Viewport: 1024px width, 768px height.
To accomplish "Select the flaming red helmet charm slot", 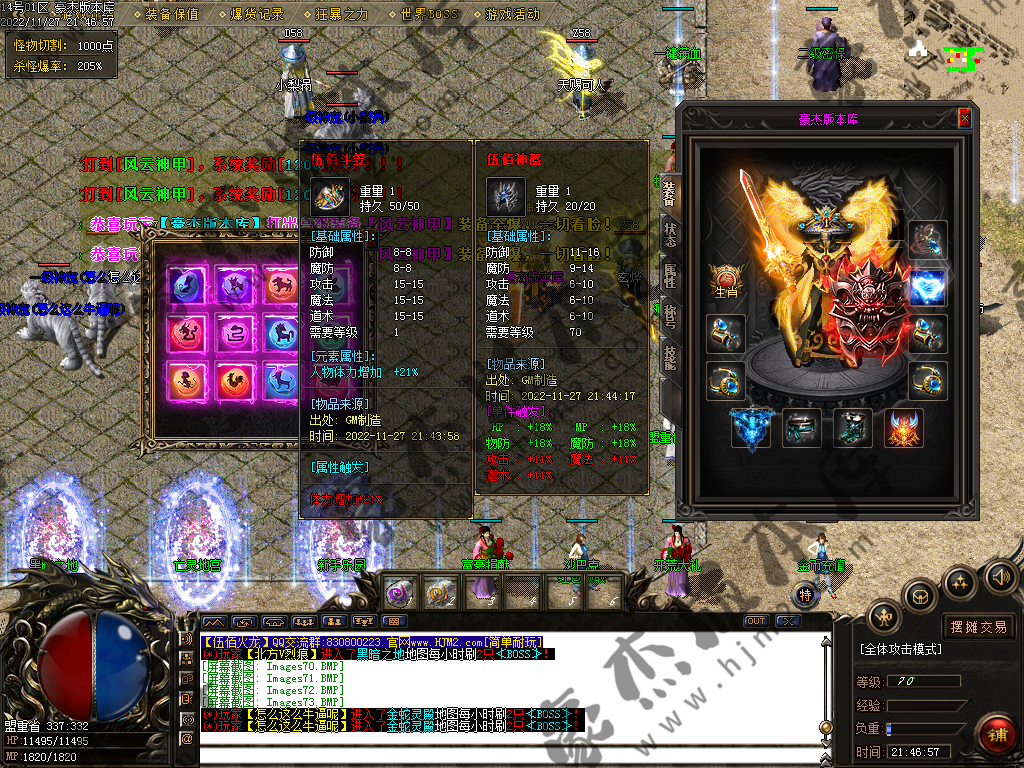I will pos(903,428).
